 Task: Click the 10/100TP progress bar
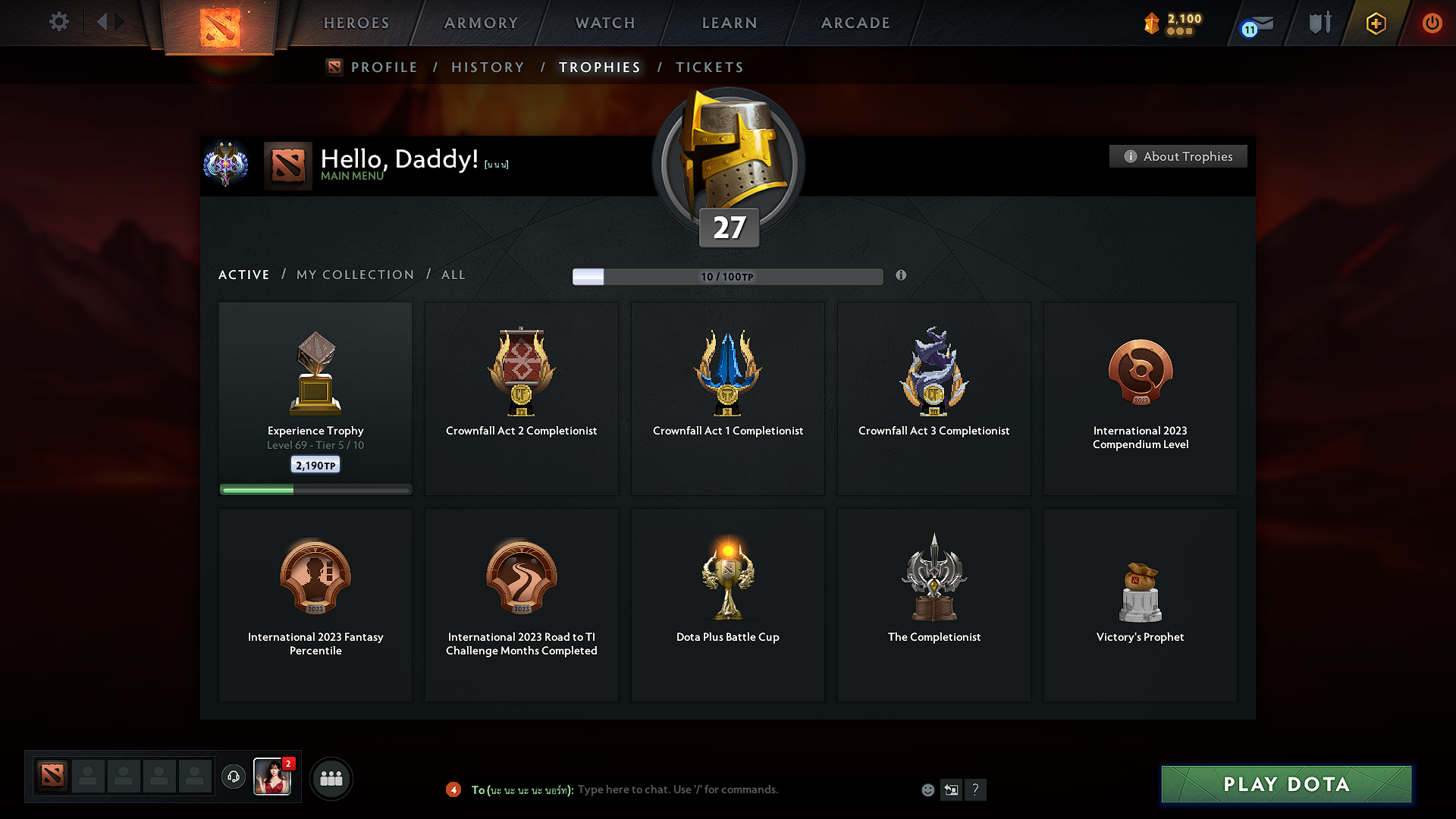728,276
